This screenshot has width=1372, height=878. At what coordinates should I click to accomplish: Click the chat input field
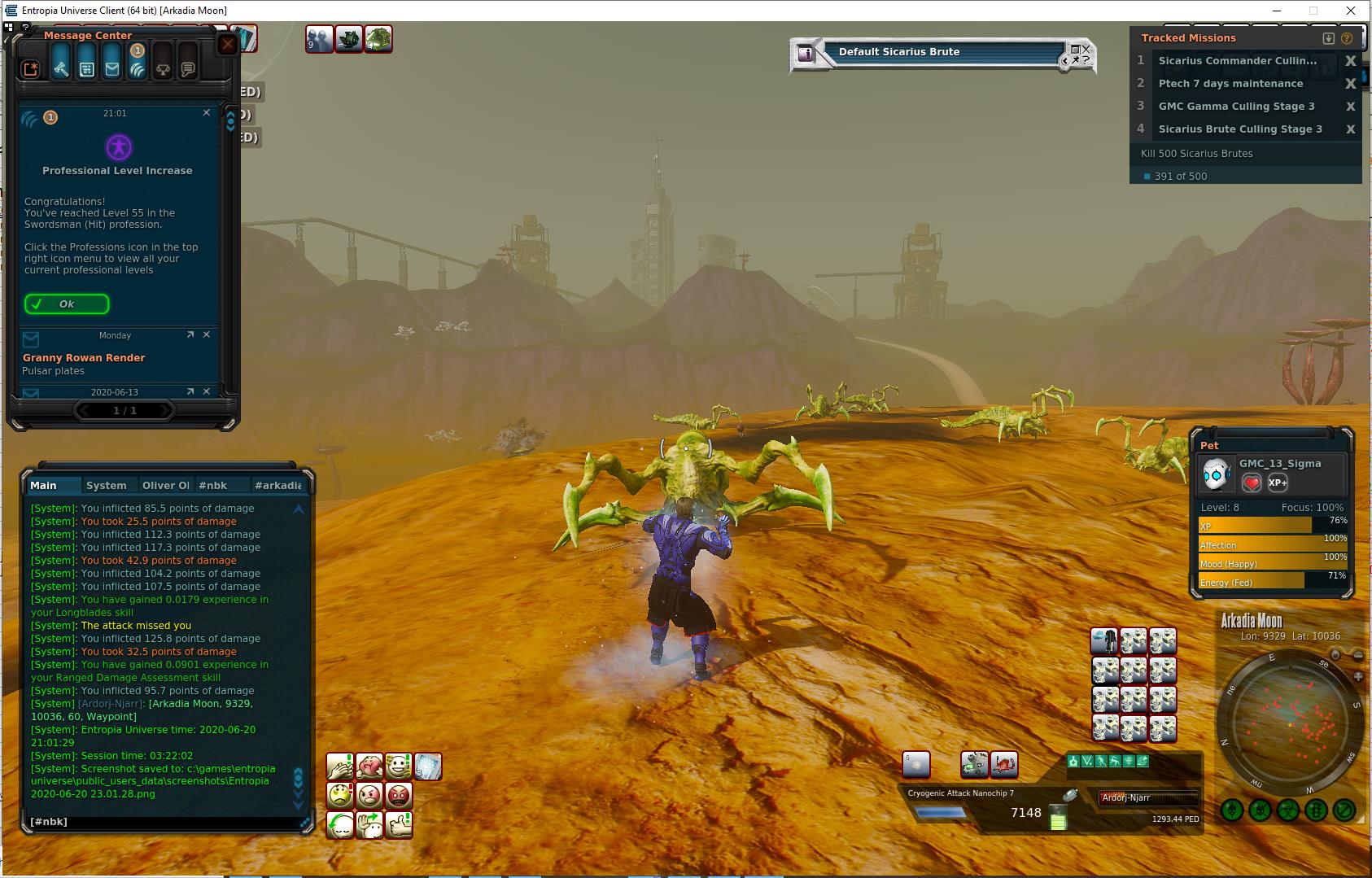click(x=163, y=822)
